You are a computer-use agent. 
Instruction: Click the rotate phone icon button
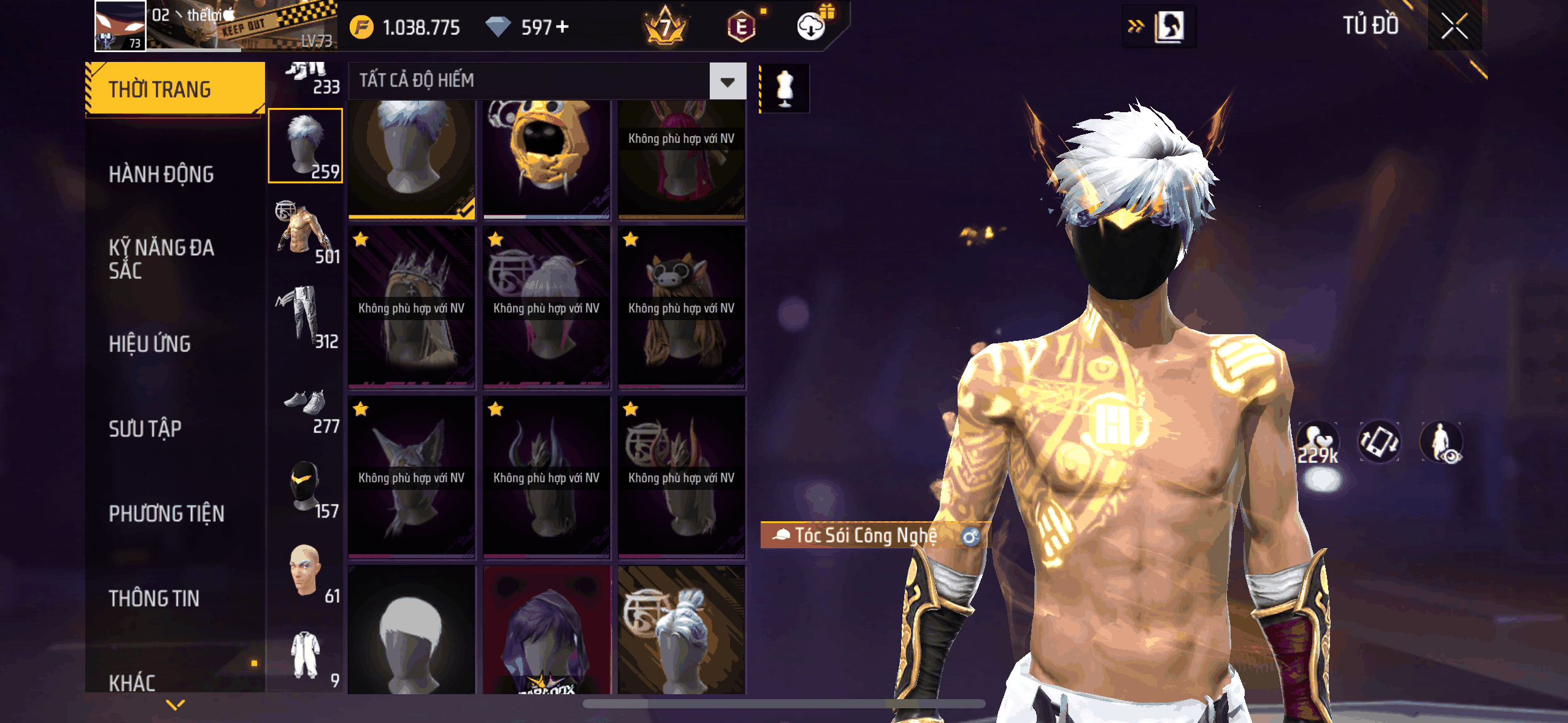(x=1379, y=442)
